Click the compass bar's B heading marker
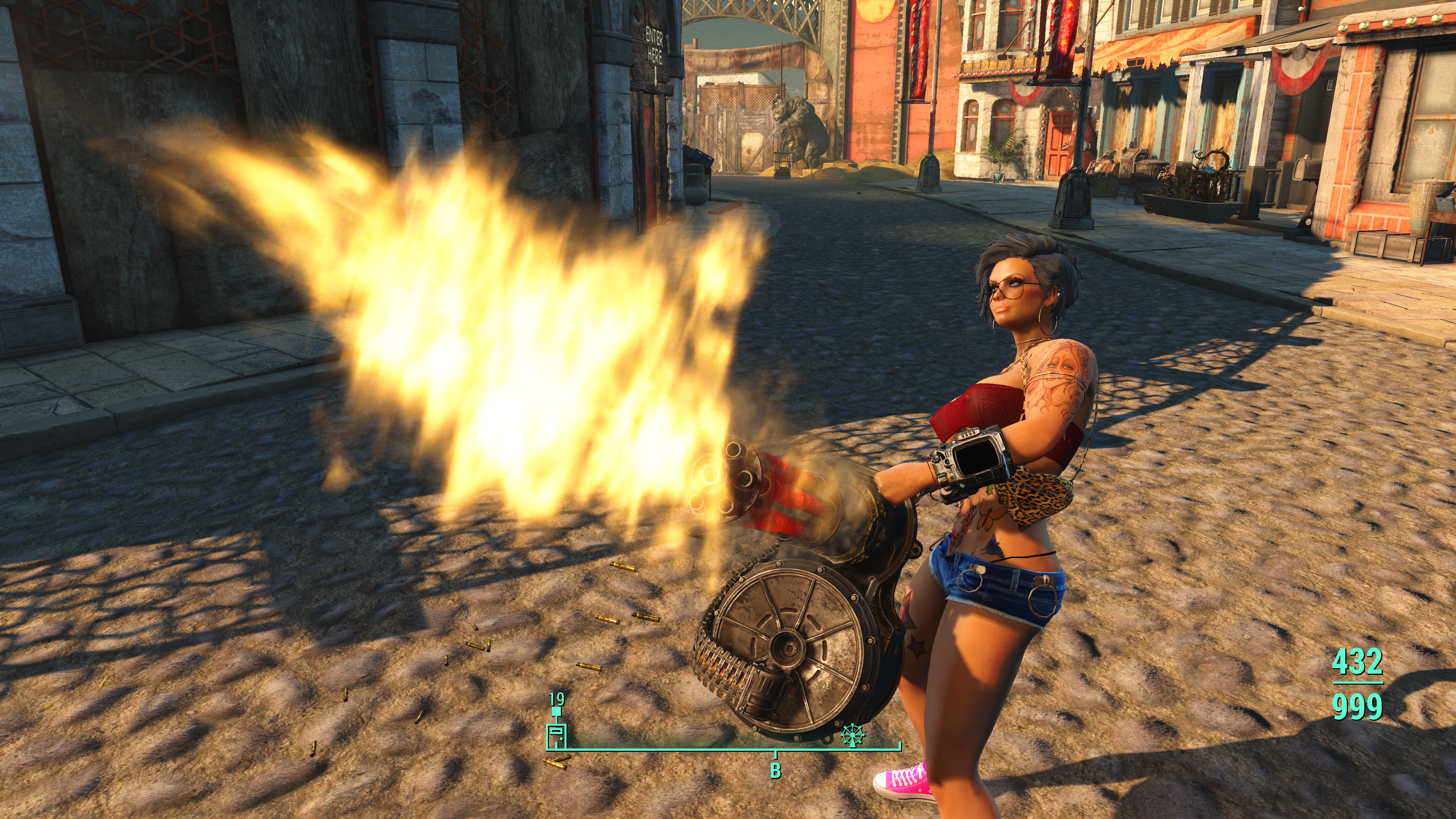This screenshot has width=1456, height=819. (775, 770)
